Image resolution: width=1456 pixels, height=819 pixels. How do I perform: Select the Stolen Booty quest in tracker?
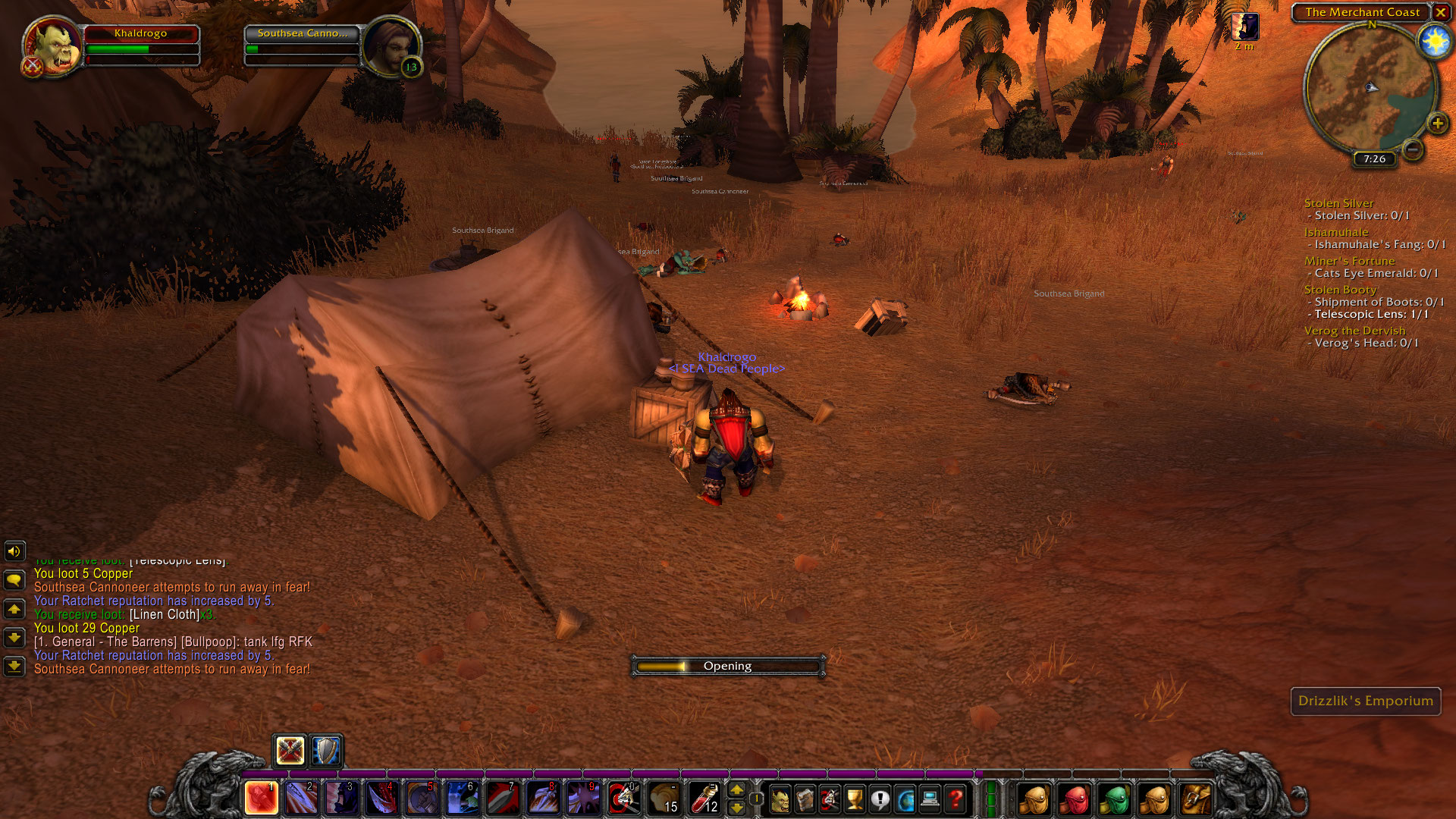click(x=1340, y=290)
